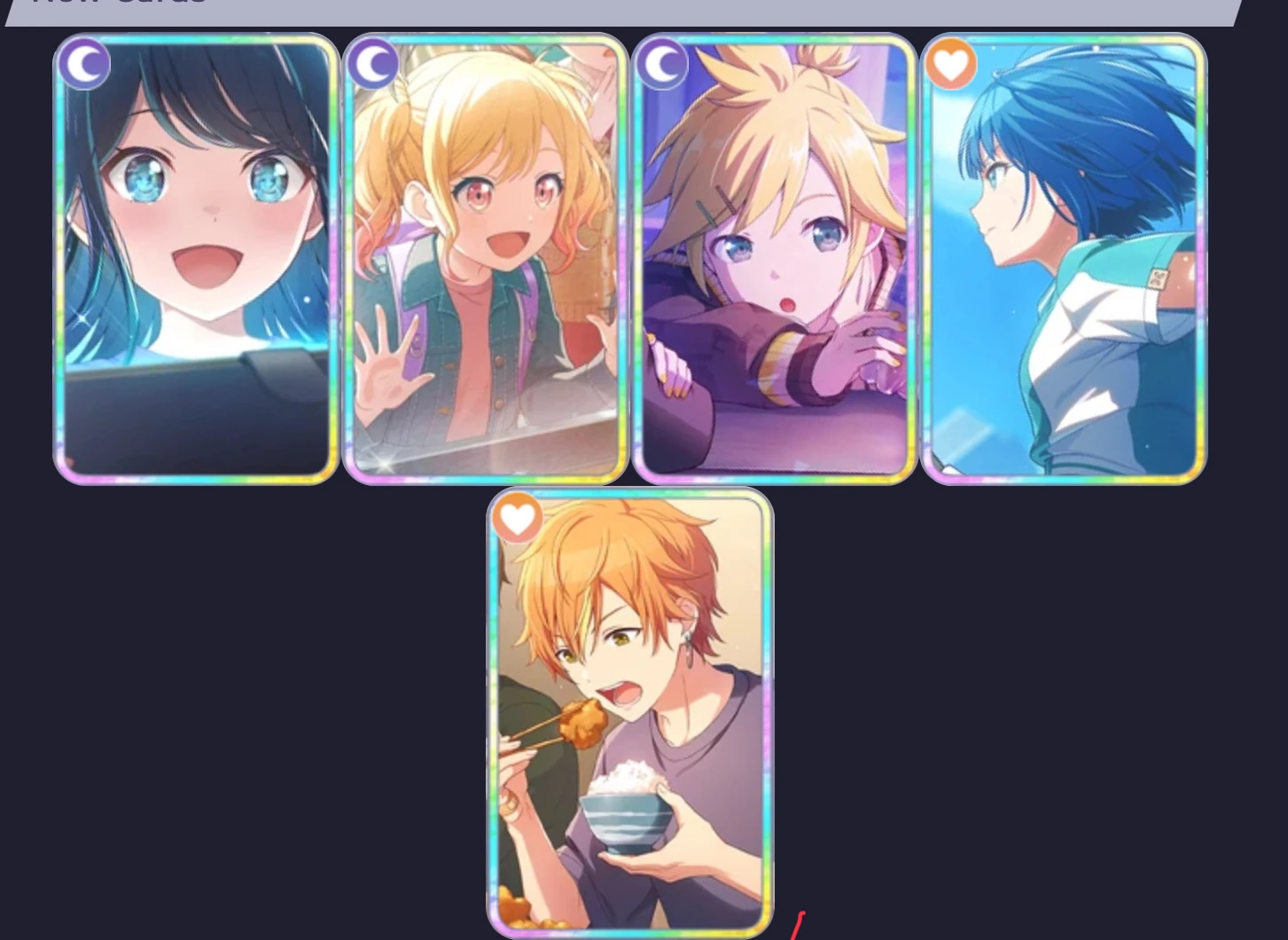View Len Kagamine's card artwork
1288x940 pixels.
tap(773, 266)
